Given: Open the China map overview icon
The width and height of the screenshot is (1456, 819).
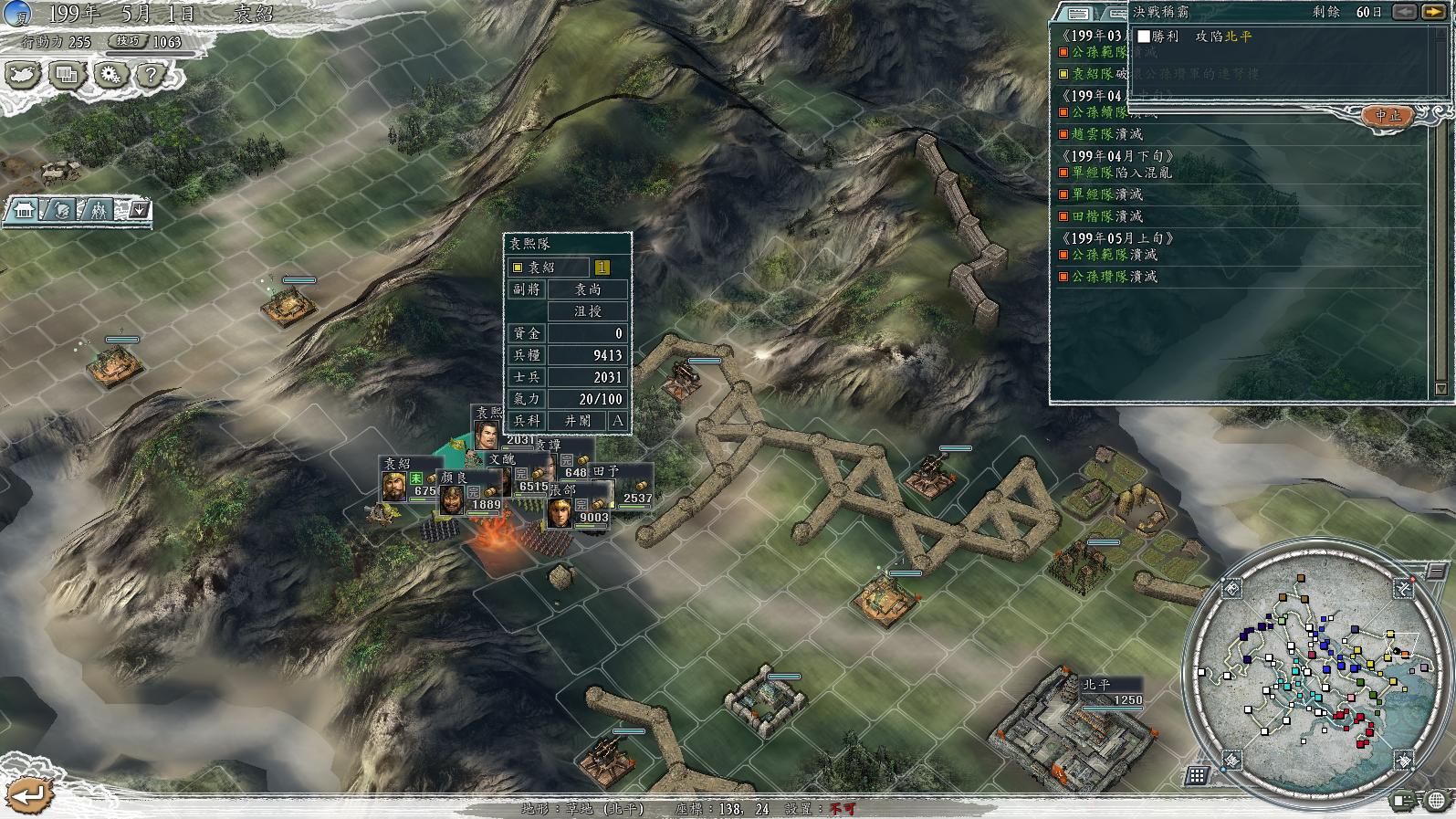Looking at the screenshot, I should (x=23, y=74).
